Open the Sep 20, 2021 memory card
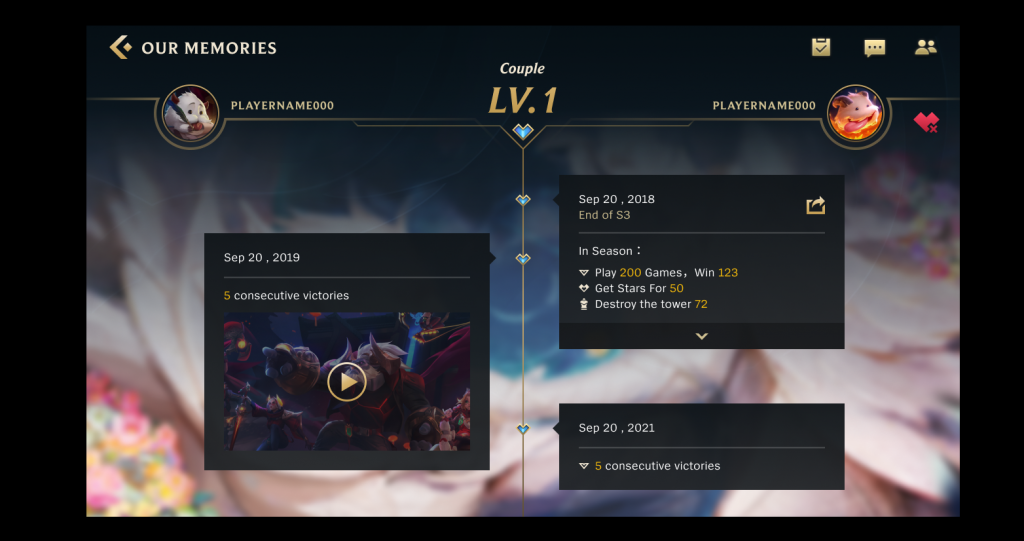Screen dimensions: 1024x541 point(700,446)
